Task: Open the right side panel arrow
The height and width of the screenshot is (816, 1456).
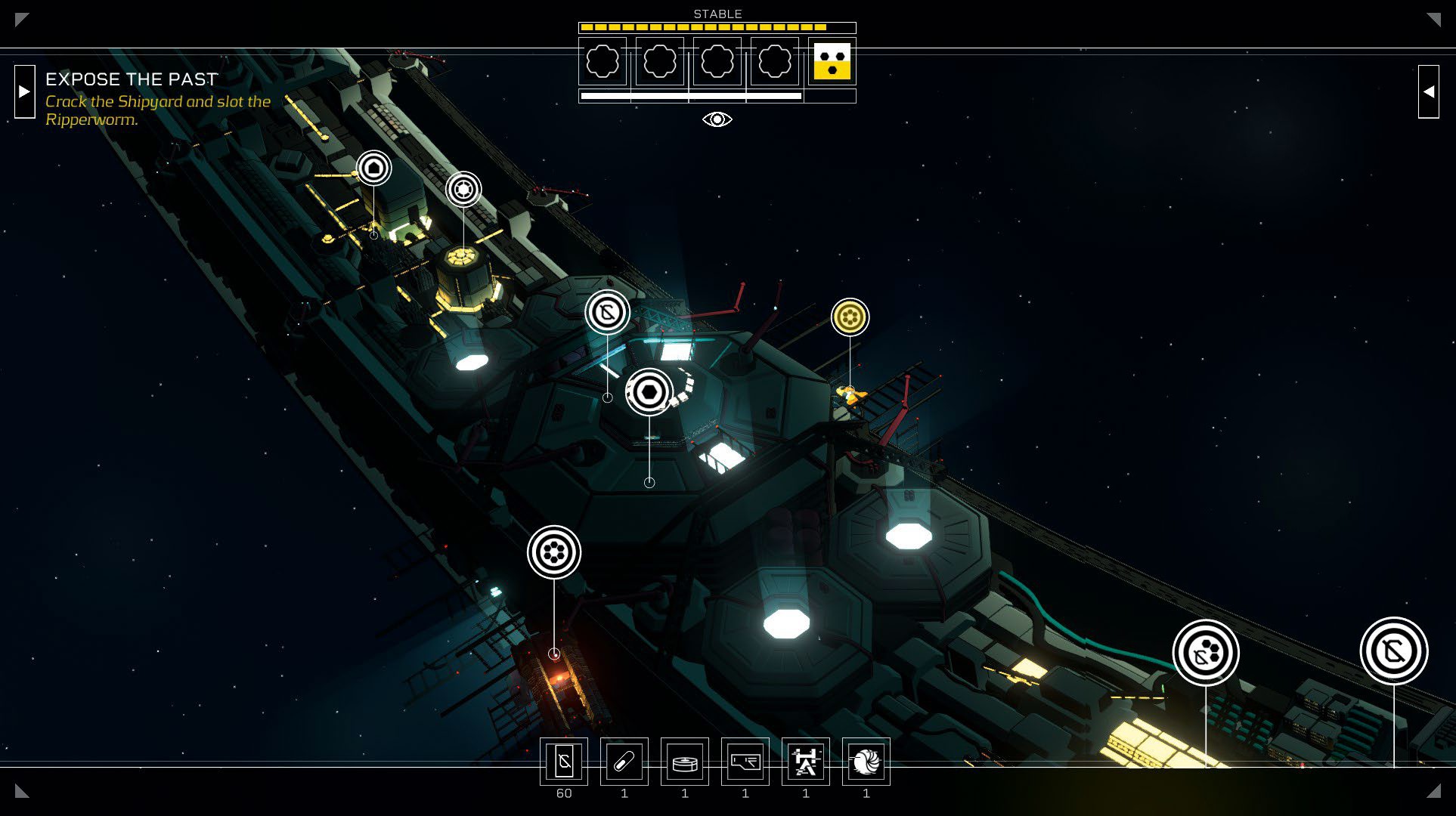Action: 1428,91
